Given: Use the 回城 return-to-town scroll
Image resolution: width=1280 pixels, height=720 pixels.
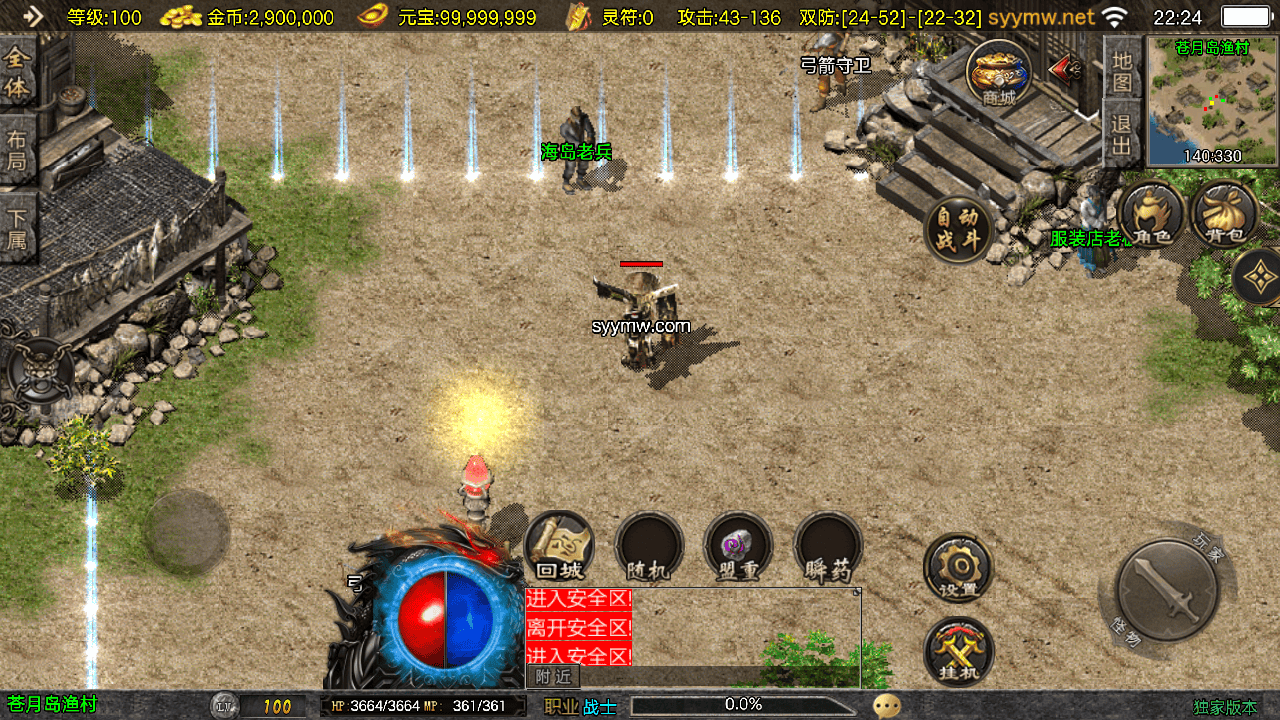Looking at the screenshot, I should pyautogui.click(x=559, y=546).
